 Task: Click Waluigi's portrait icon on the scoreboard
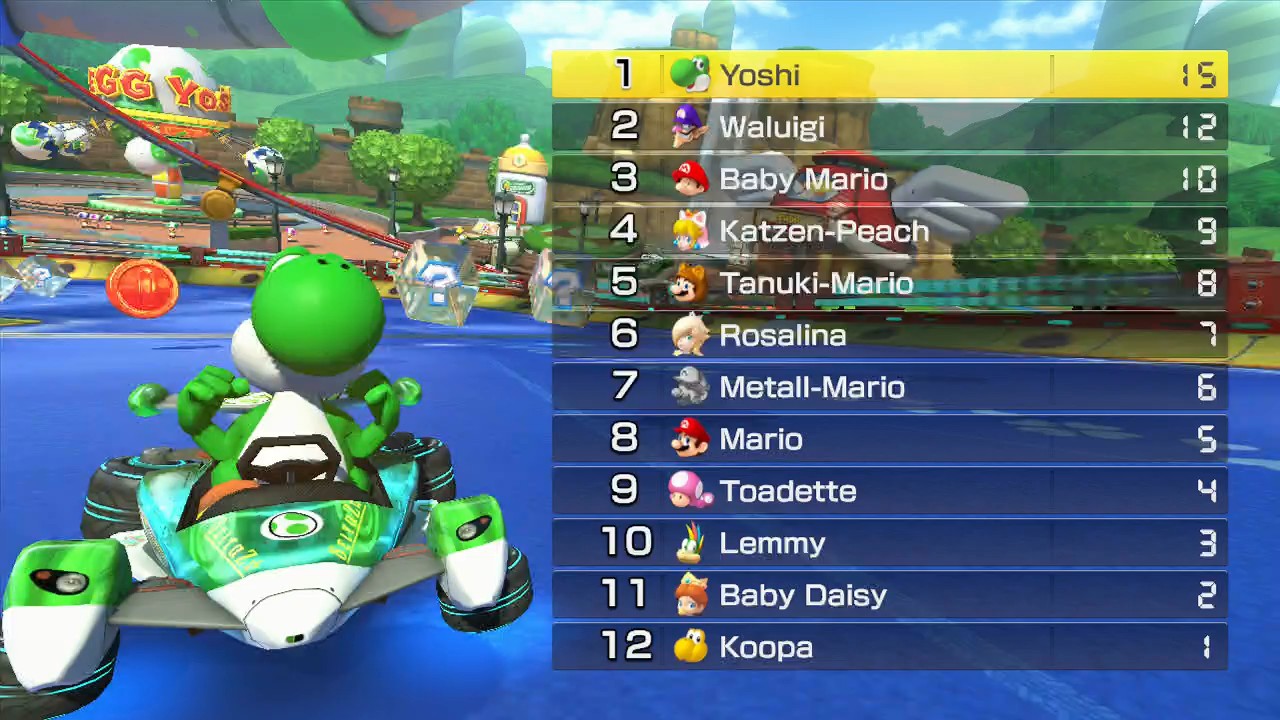(x=687, y=127)
